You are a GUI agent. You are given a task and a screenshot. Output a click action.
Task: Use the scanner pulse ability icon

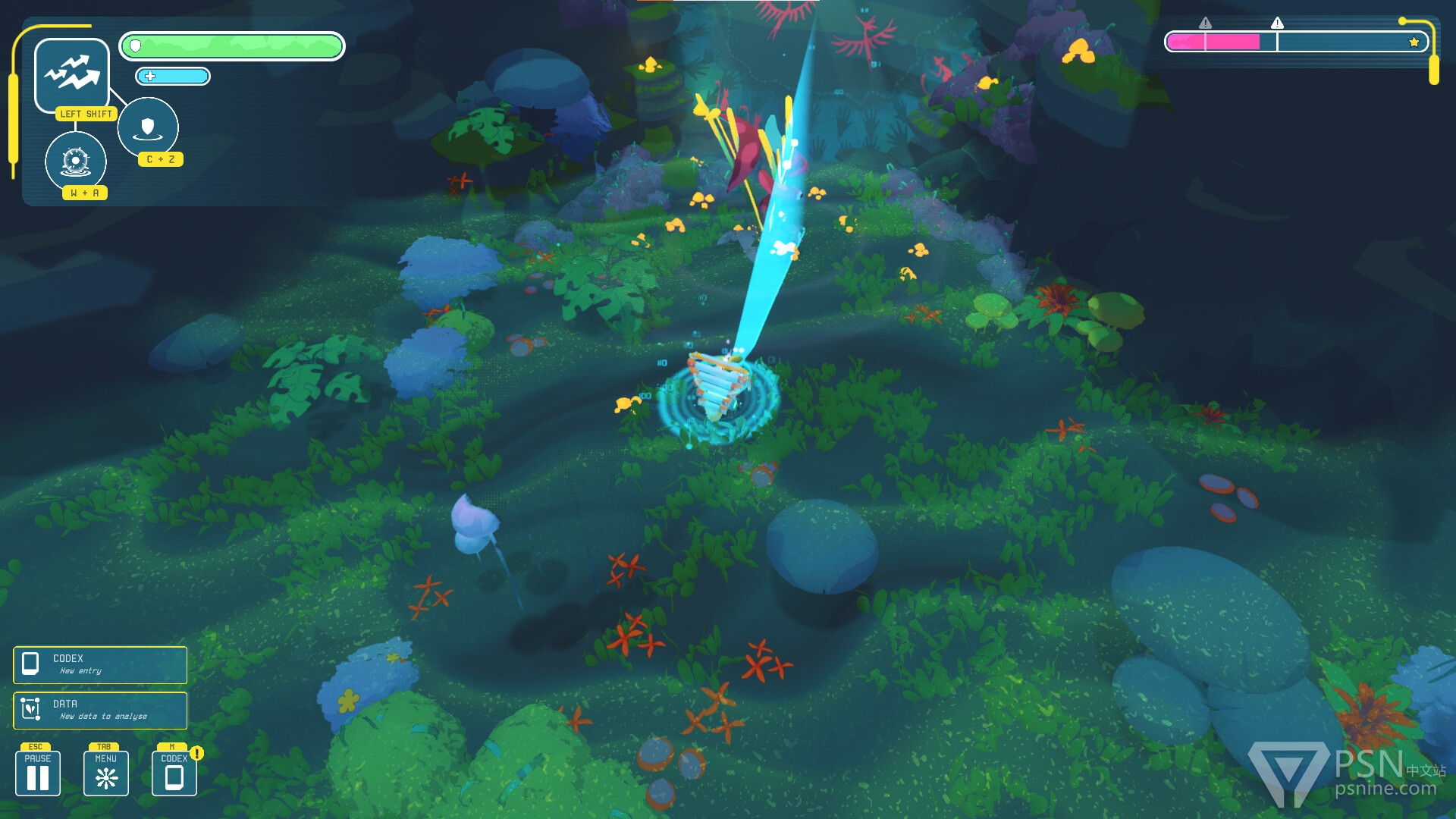click(x=76, y=161)
